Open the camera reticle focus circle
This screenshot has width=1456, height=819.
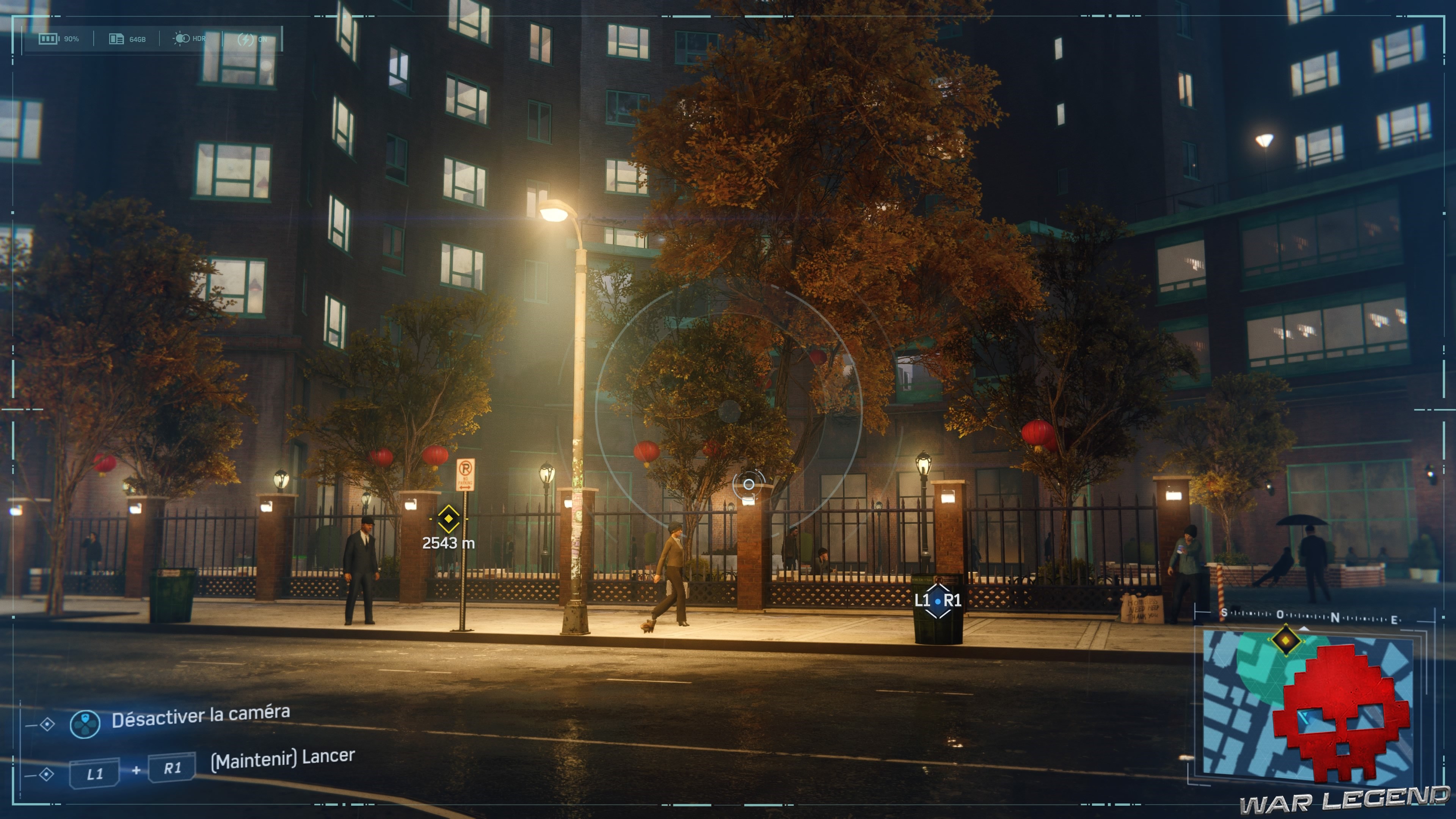pos(750,485)
